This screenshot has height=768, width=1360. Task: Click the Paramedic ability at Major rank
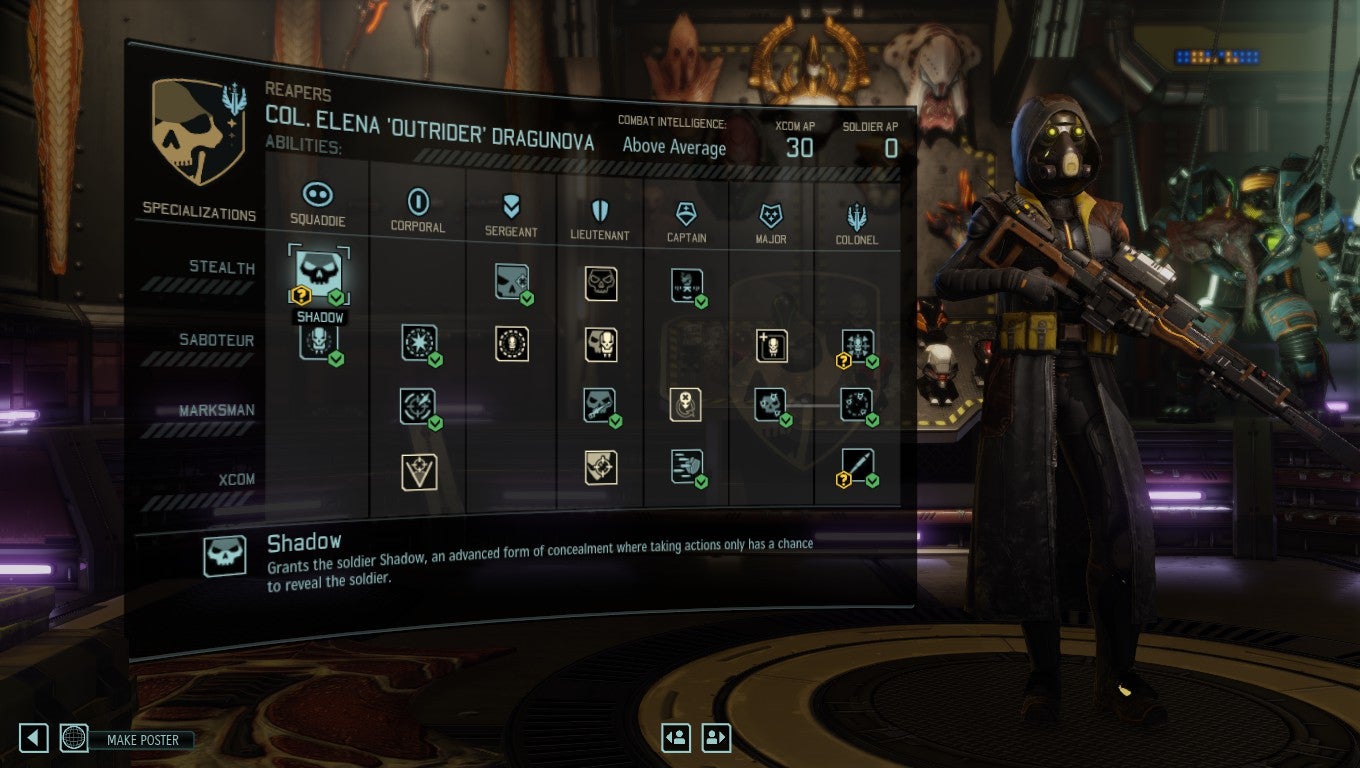770,347
